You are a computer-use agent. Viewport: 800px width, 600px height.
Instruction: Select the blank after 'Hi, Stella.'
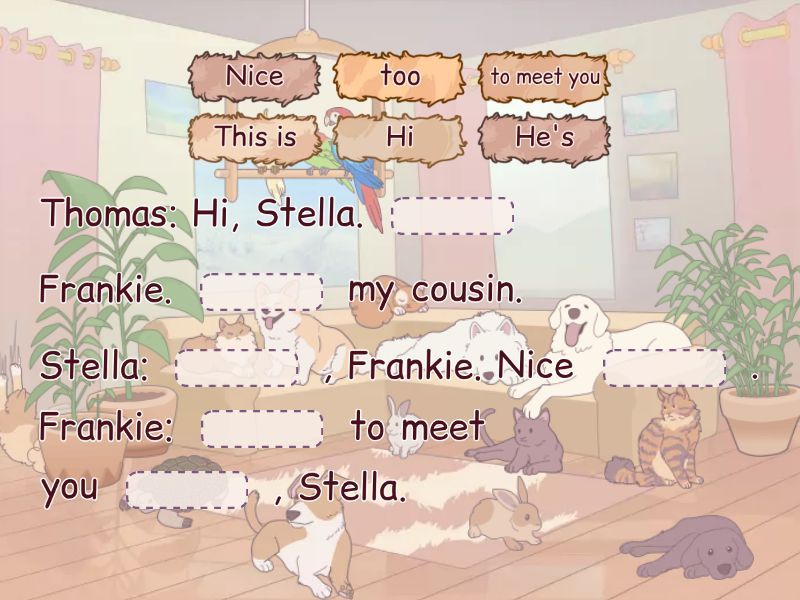pos(453,215)
